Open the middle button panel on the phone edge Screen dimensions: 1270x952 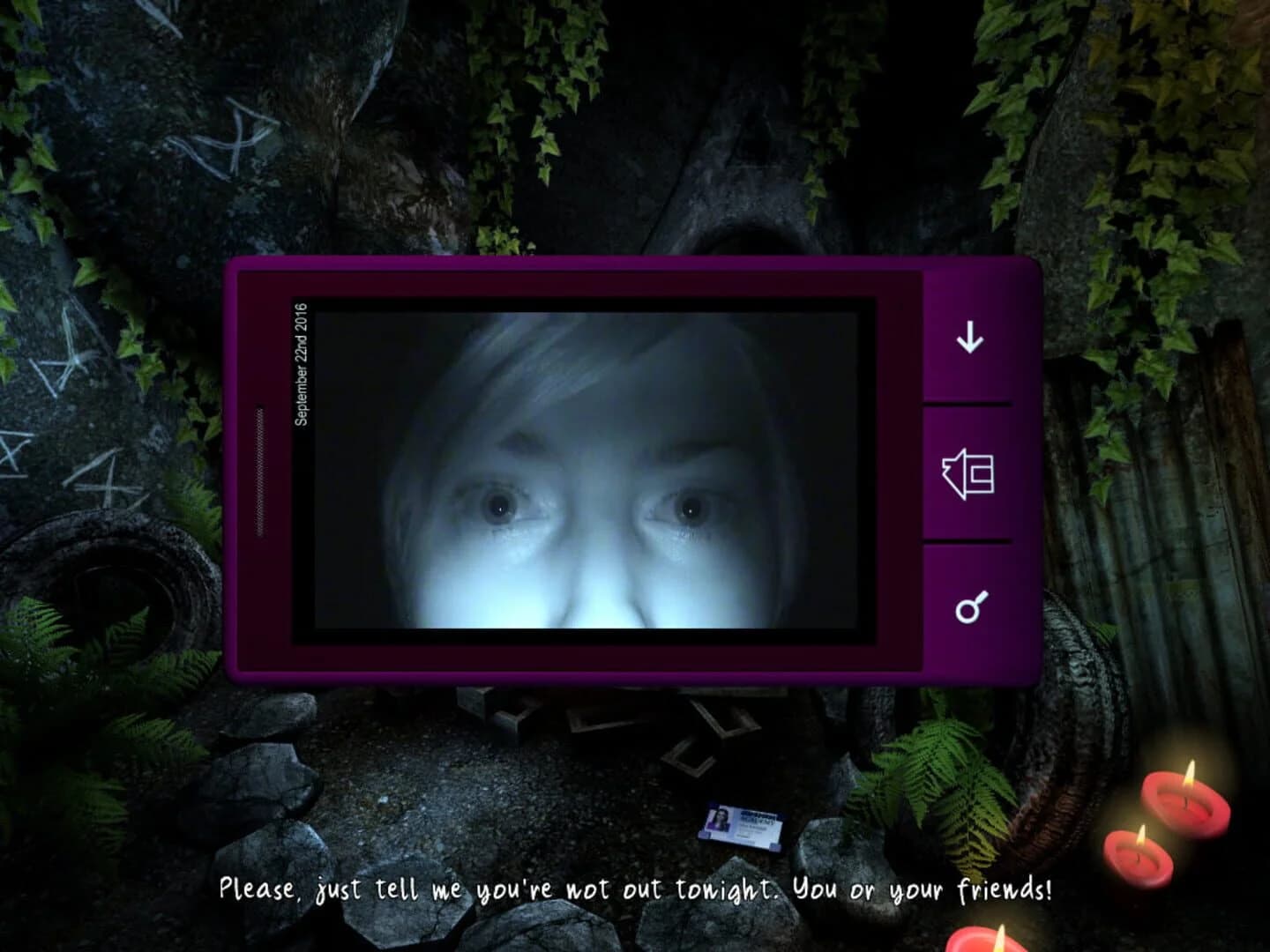[968, 475]
